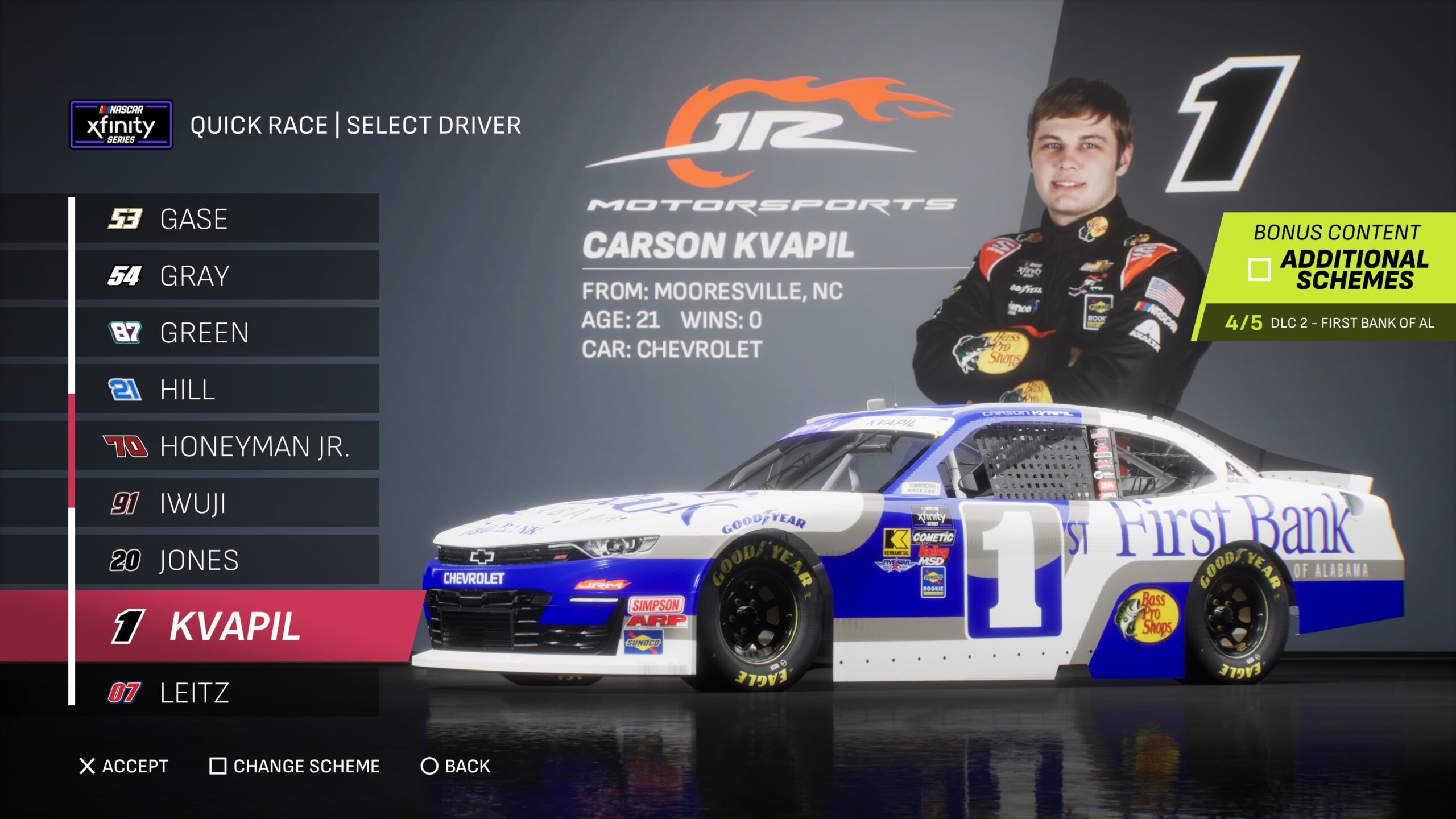The width and height of the screenshot is (1456, 819).
Task: Select Iwuji, car number 91
Action: point(226,503)
